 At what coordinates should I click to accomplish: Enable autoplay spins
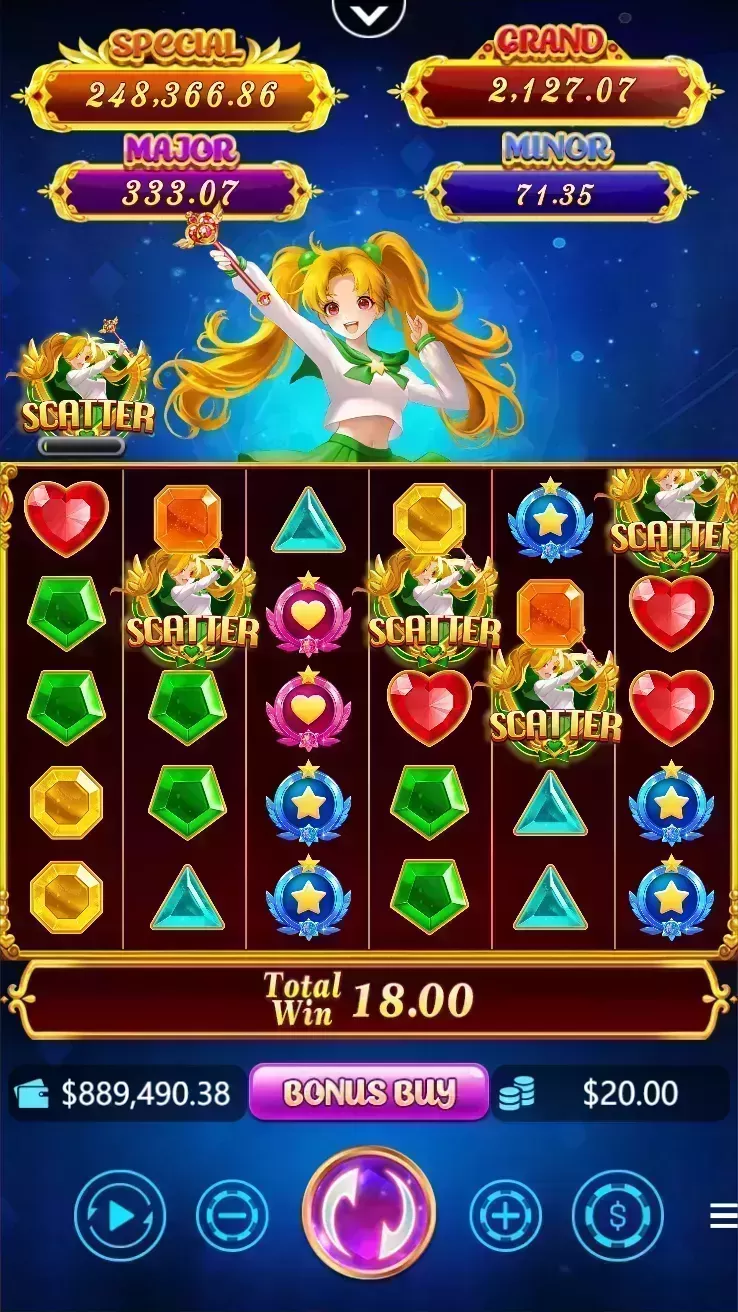pyautogui.click(x=120, y=1215)
